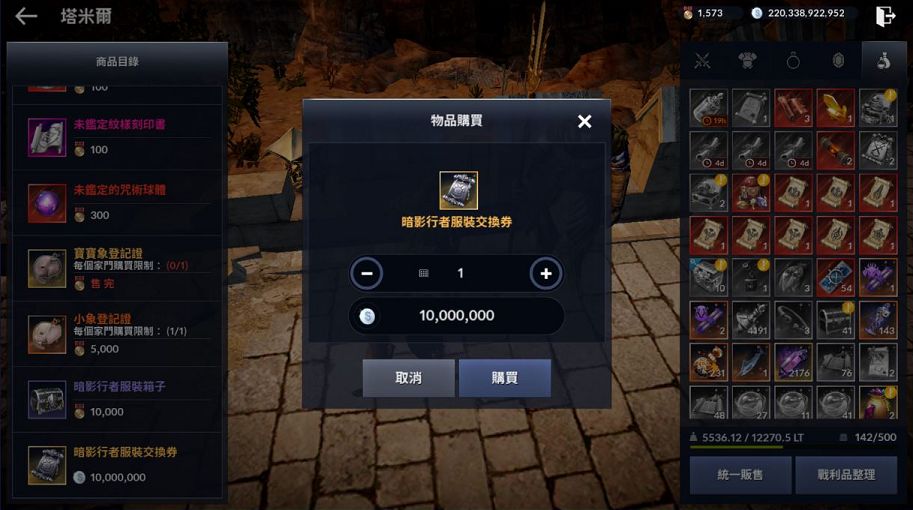
Task: Click the 戰利品整理 loot sort button
Action: 846,475
